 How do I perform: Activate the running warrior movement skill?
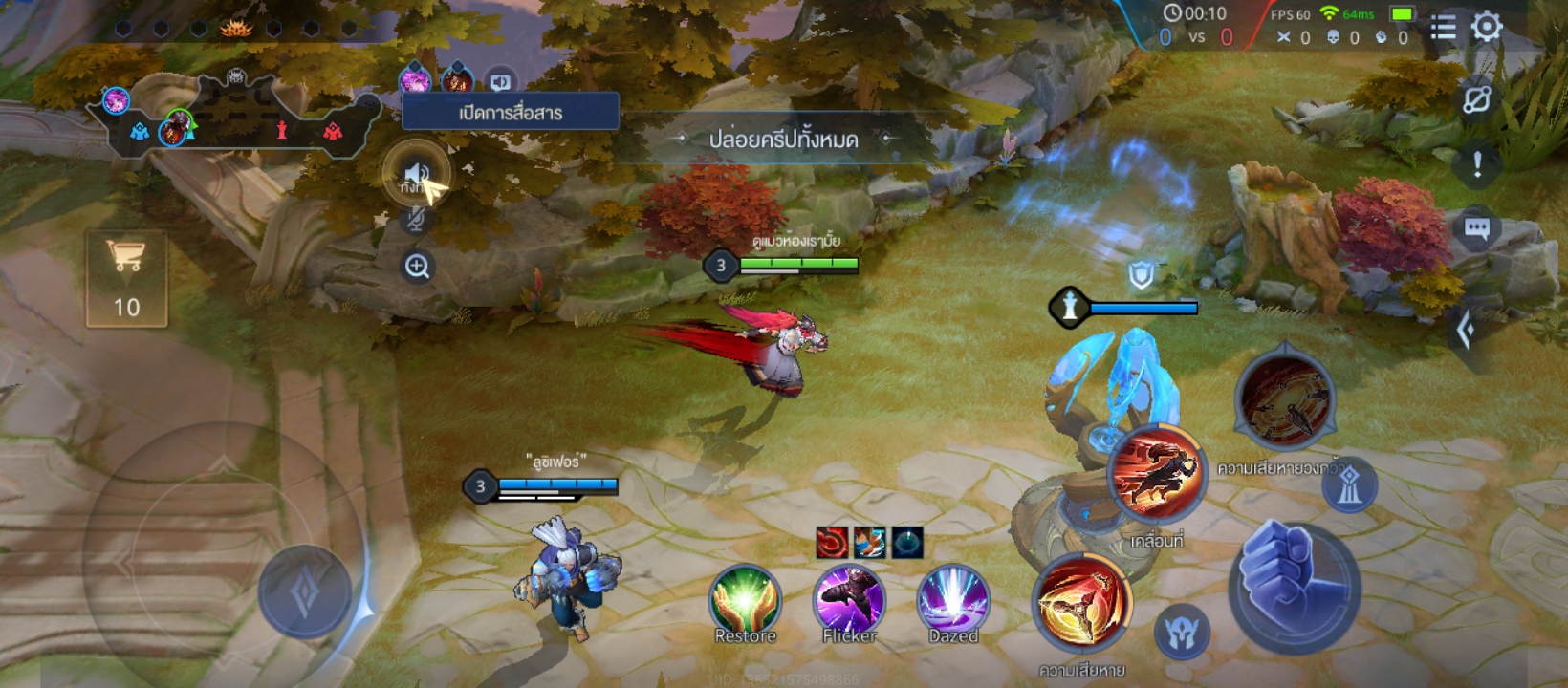[x=1157, y=475]
